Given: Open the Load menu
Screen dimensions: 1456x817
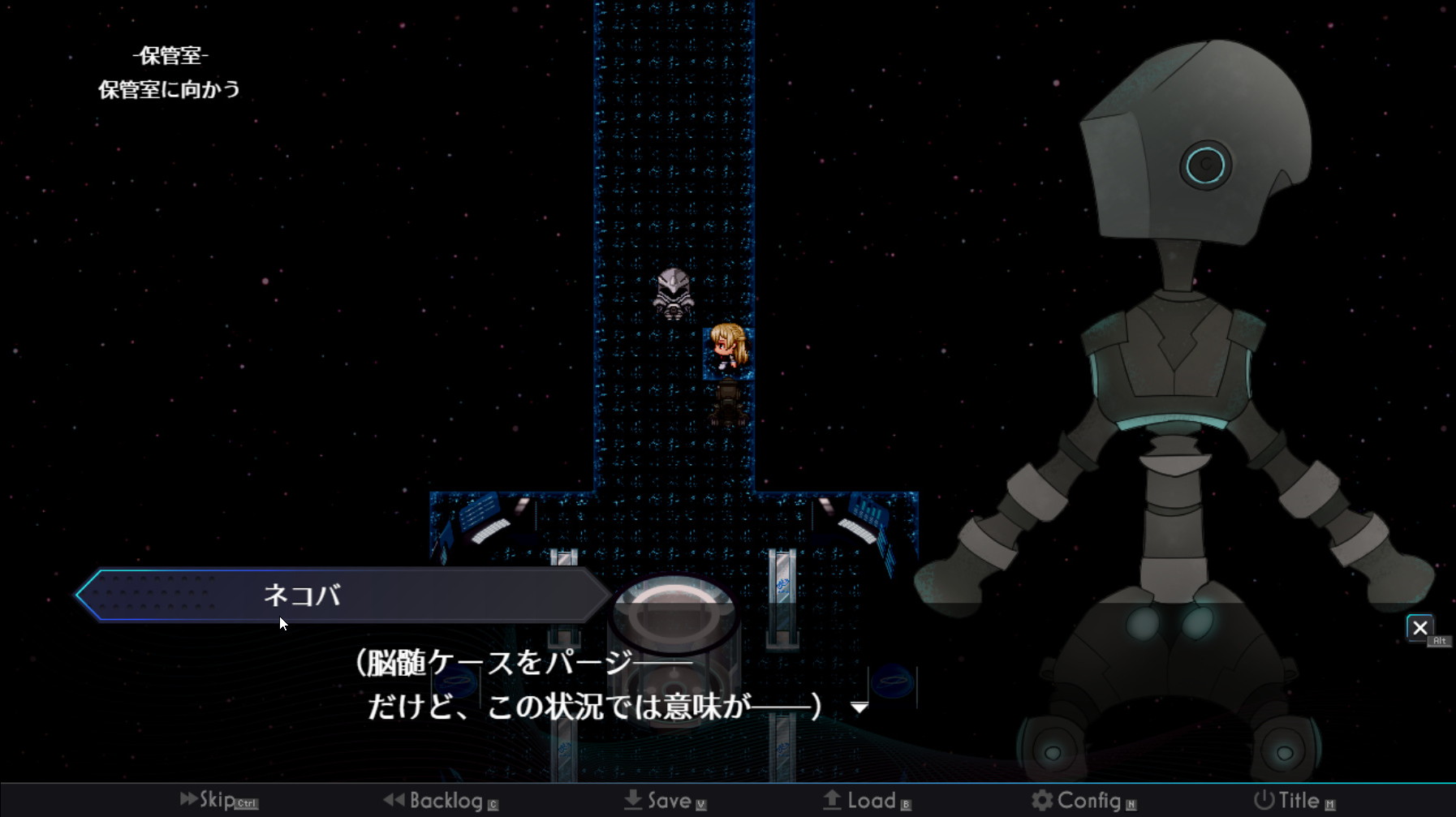Looking at the screenshot, I should (865, 801).
